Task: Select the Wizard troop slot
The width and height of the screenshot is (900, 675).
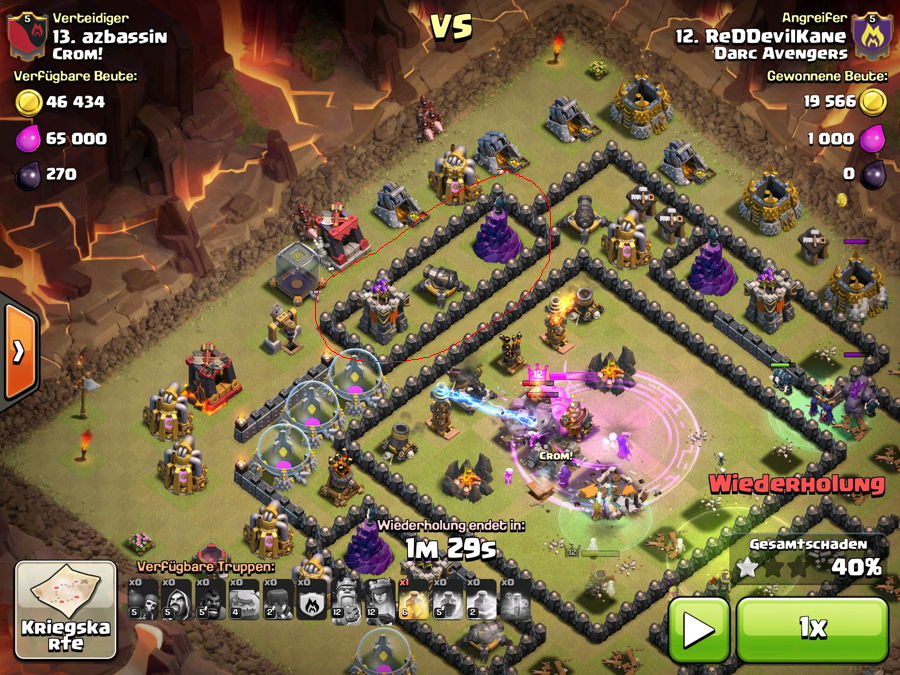Action: click(176, 600)
